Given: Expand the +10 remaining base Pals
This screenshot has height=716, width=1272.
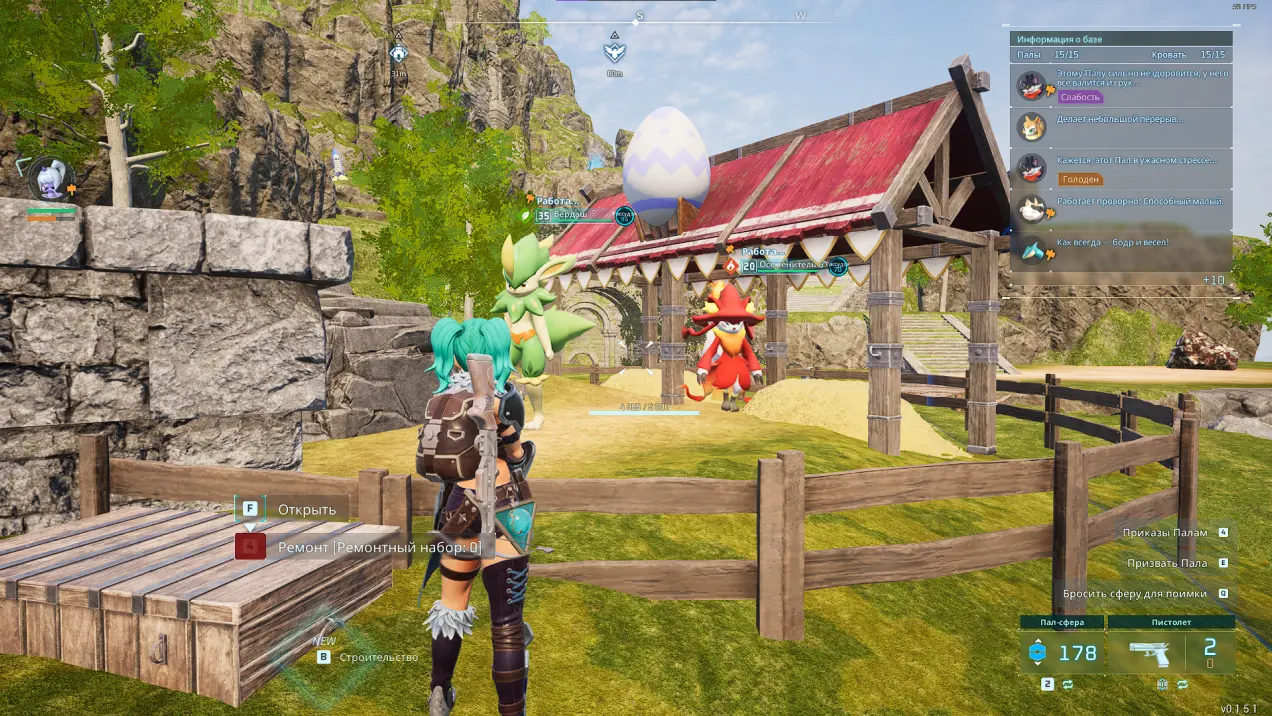Looking at the screenshot, I should (x=1213, y=280).
